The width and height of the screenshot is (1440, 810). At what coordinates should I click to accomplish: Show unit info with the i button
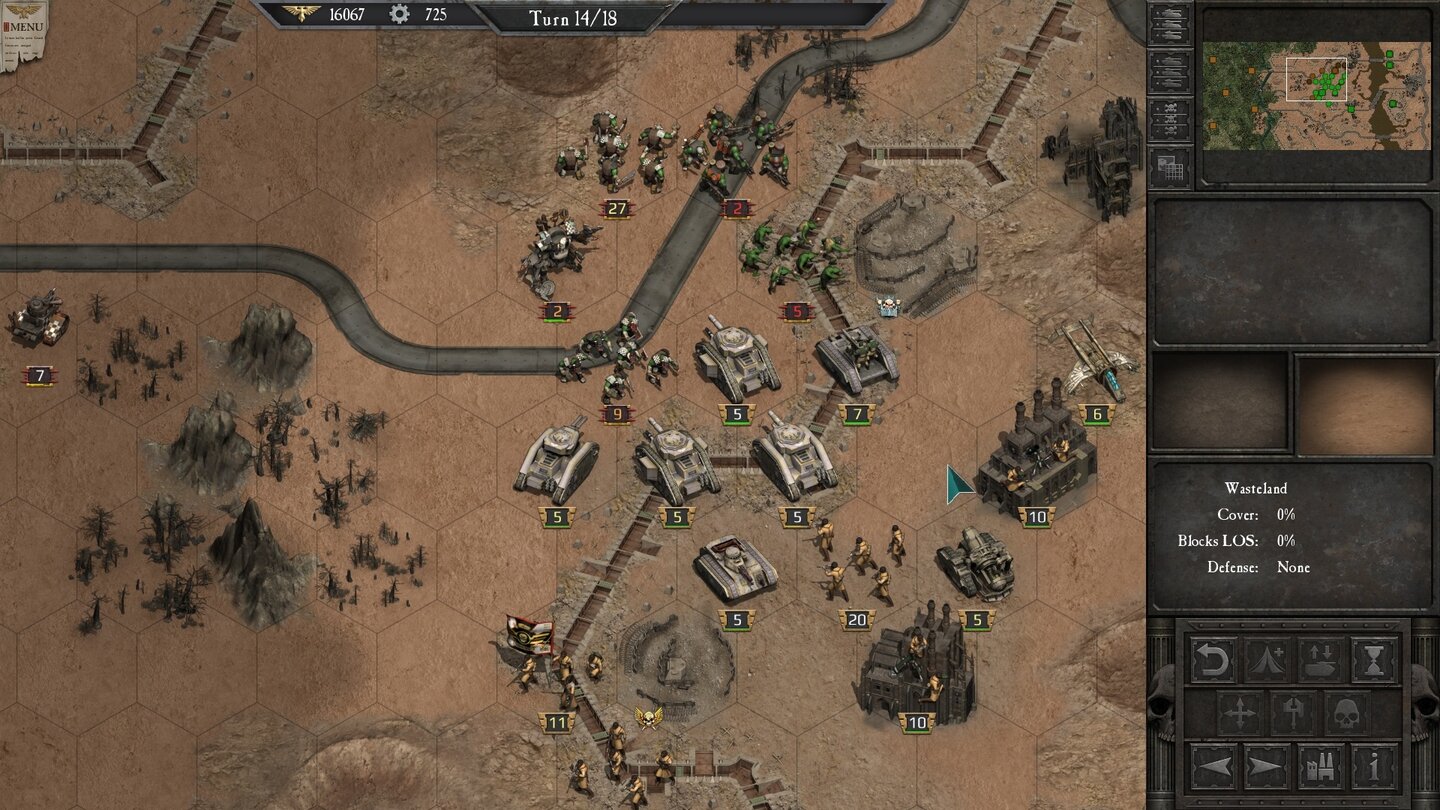[x=1375, y=767]
